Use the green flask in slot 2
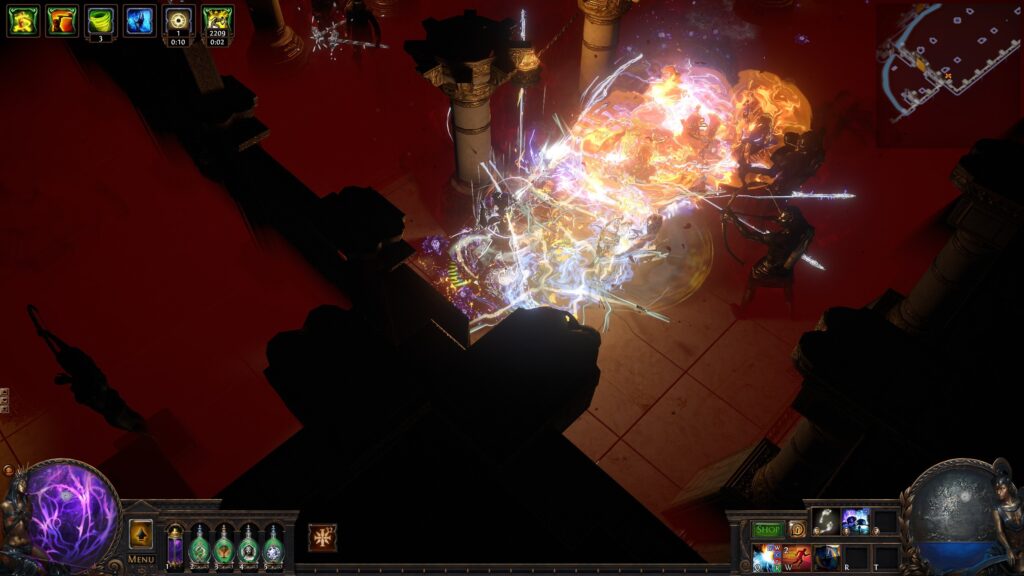 199,547
